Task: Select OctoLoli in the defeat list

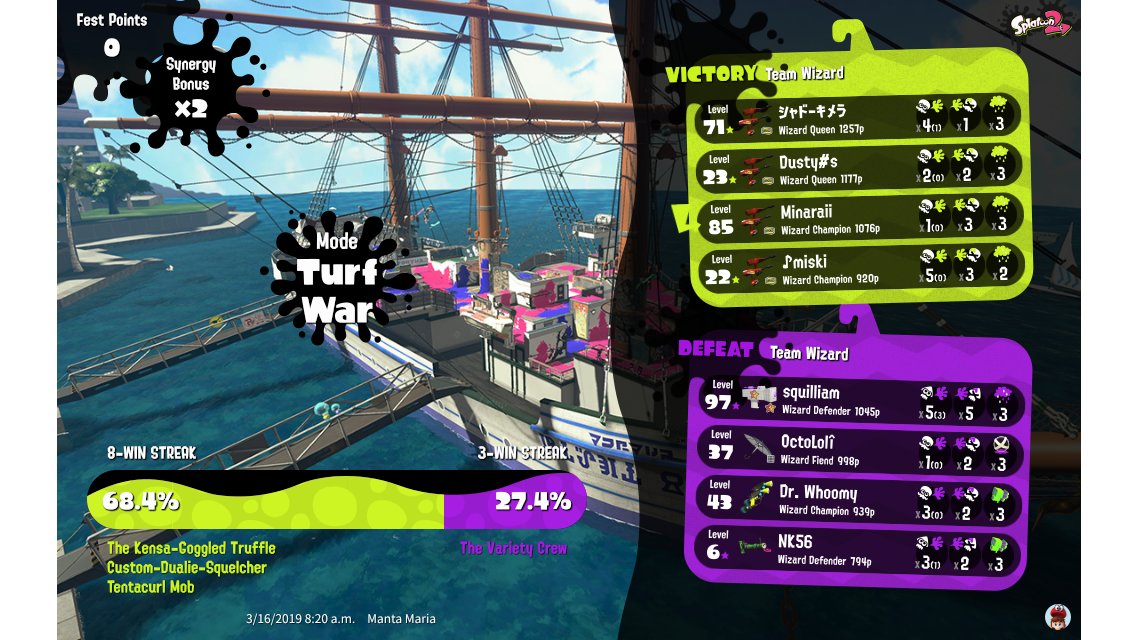Action: click(x=862, y=452)
